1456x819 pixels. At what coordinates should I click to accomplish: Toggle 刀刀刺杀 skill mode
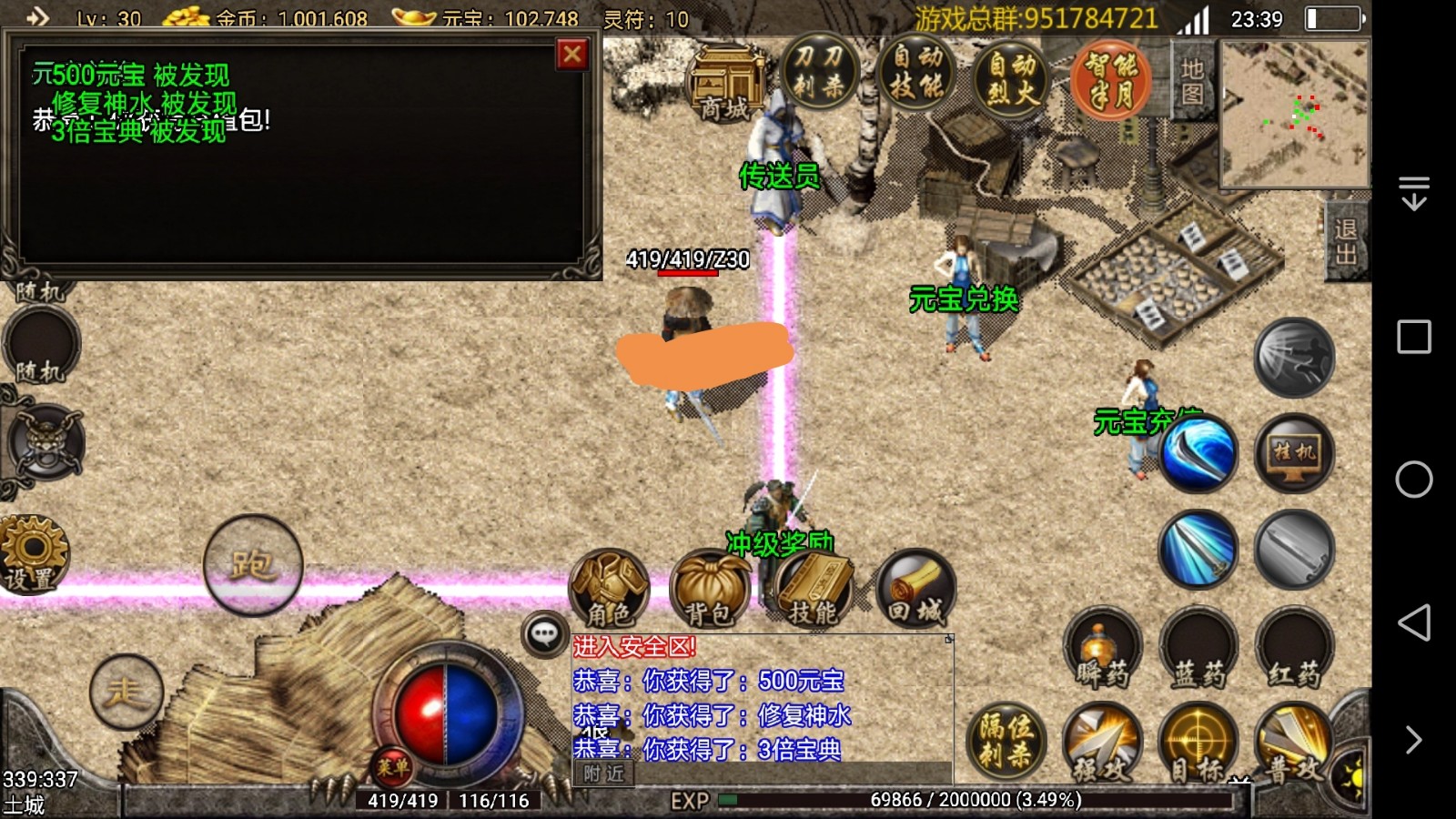(819, 73)
